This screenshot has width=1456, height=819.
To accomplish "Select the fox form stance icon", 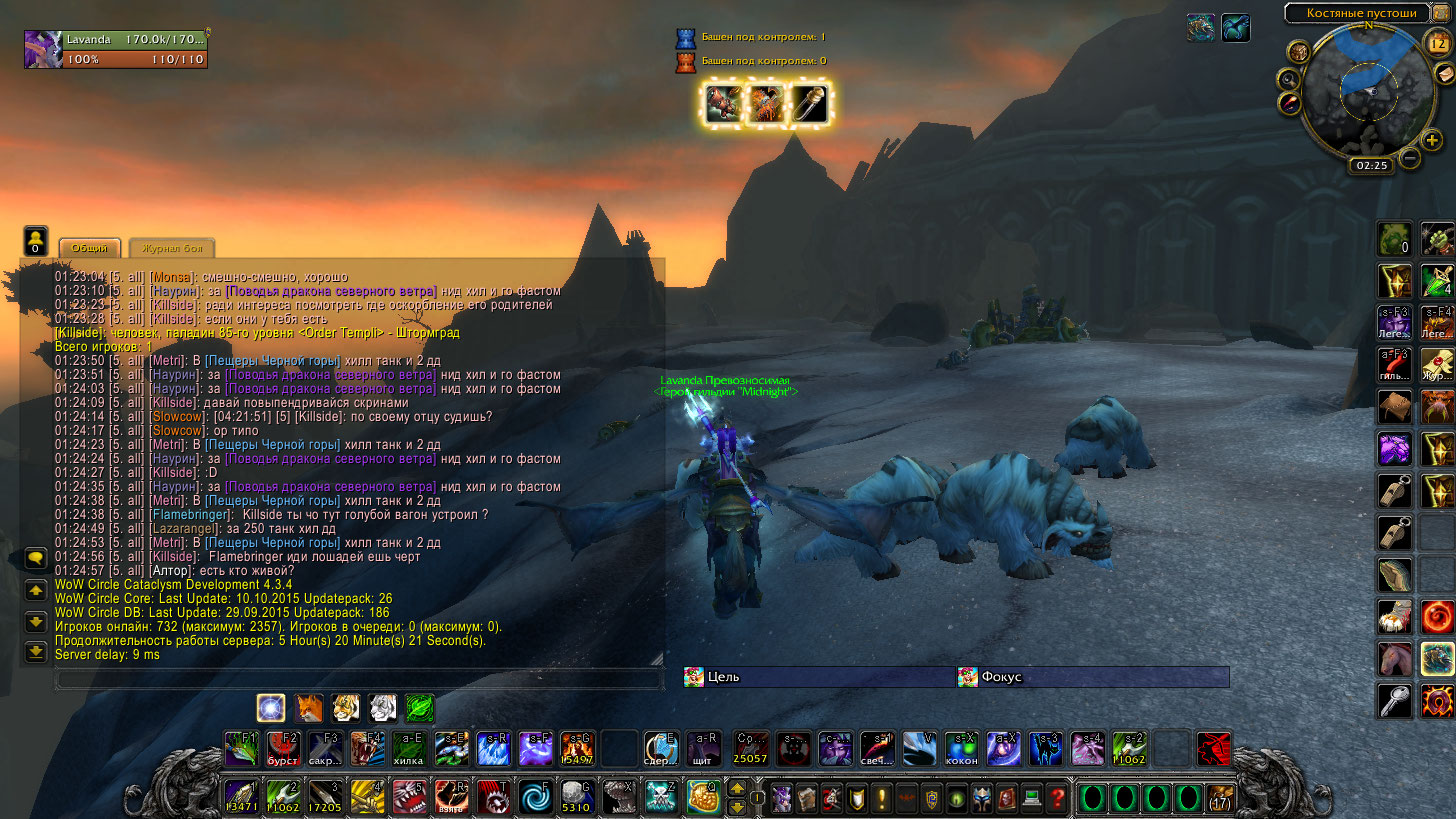I will click(x=308, y=708).
